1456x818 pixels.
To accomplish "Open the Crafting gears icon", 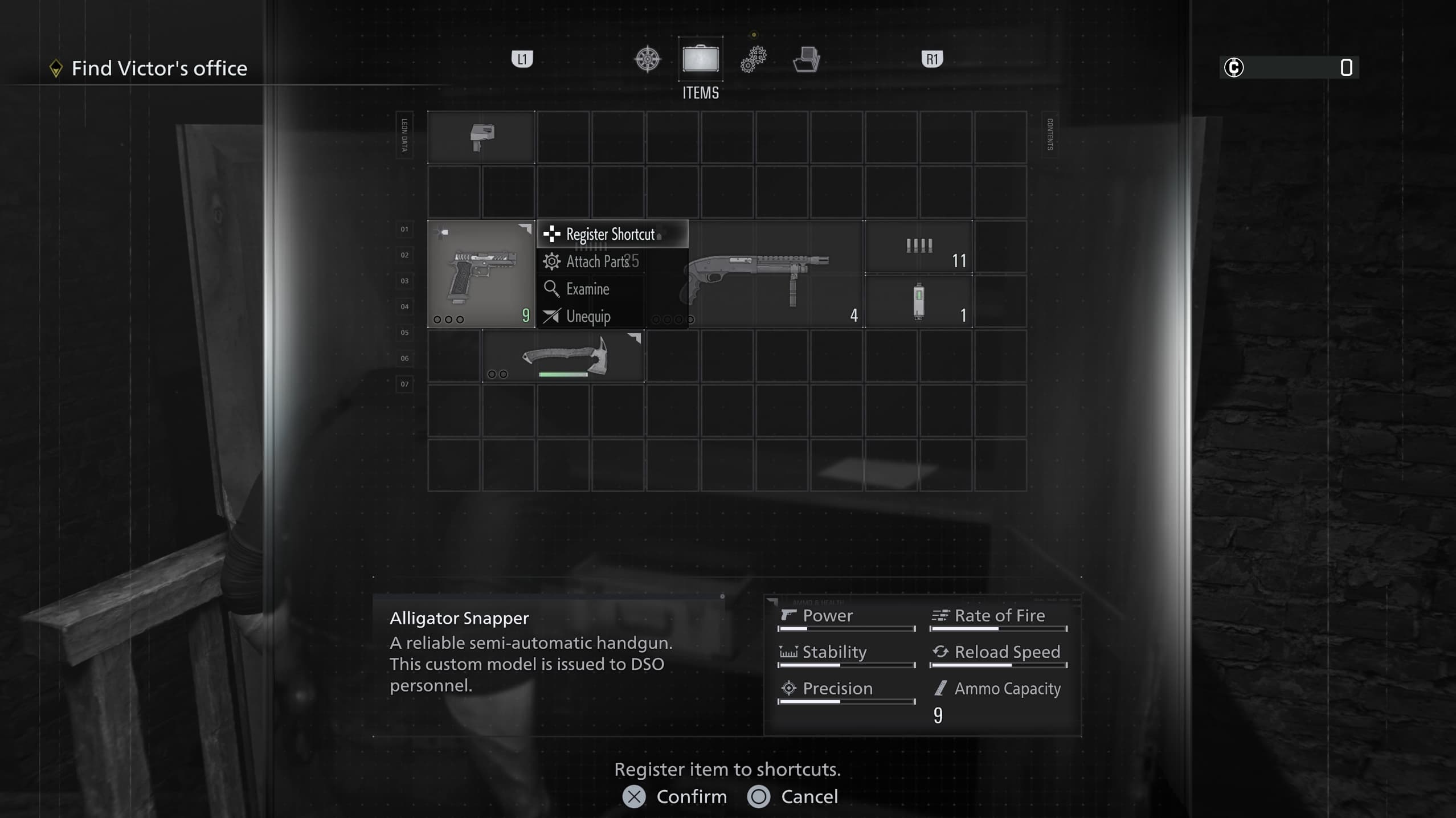I will click(753, 58).
